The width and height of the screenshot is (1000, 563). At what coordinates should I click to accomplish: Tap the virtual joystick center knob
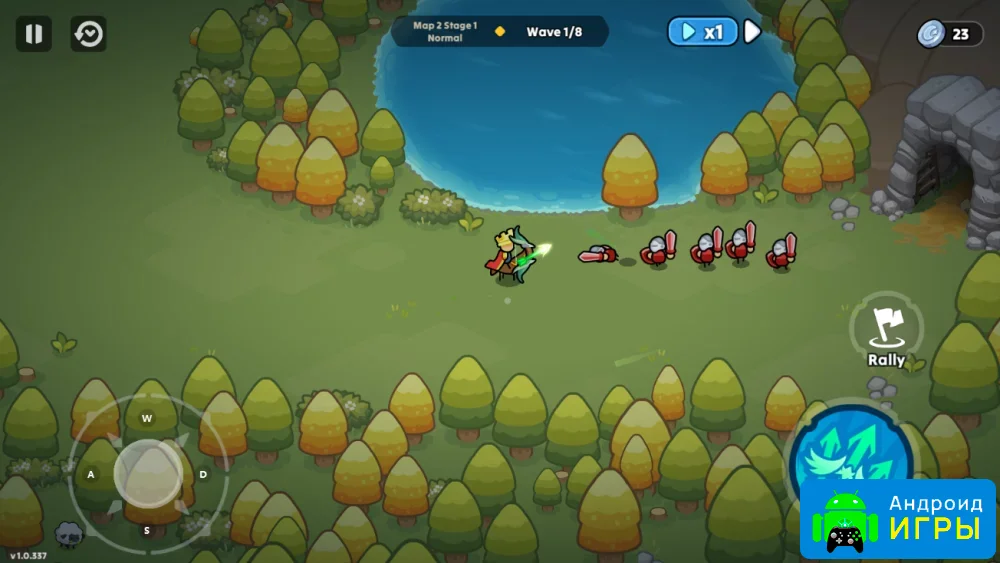click(x=147, y=472)
